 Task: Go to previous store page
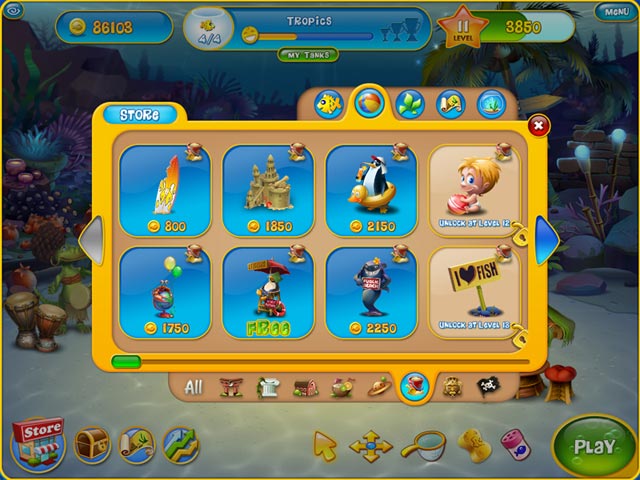pos(89,240)
